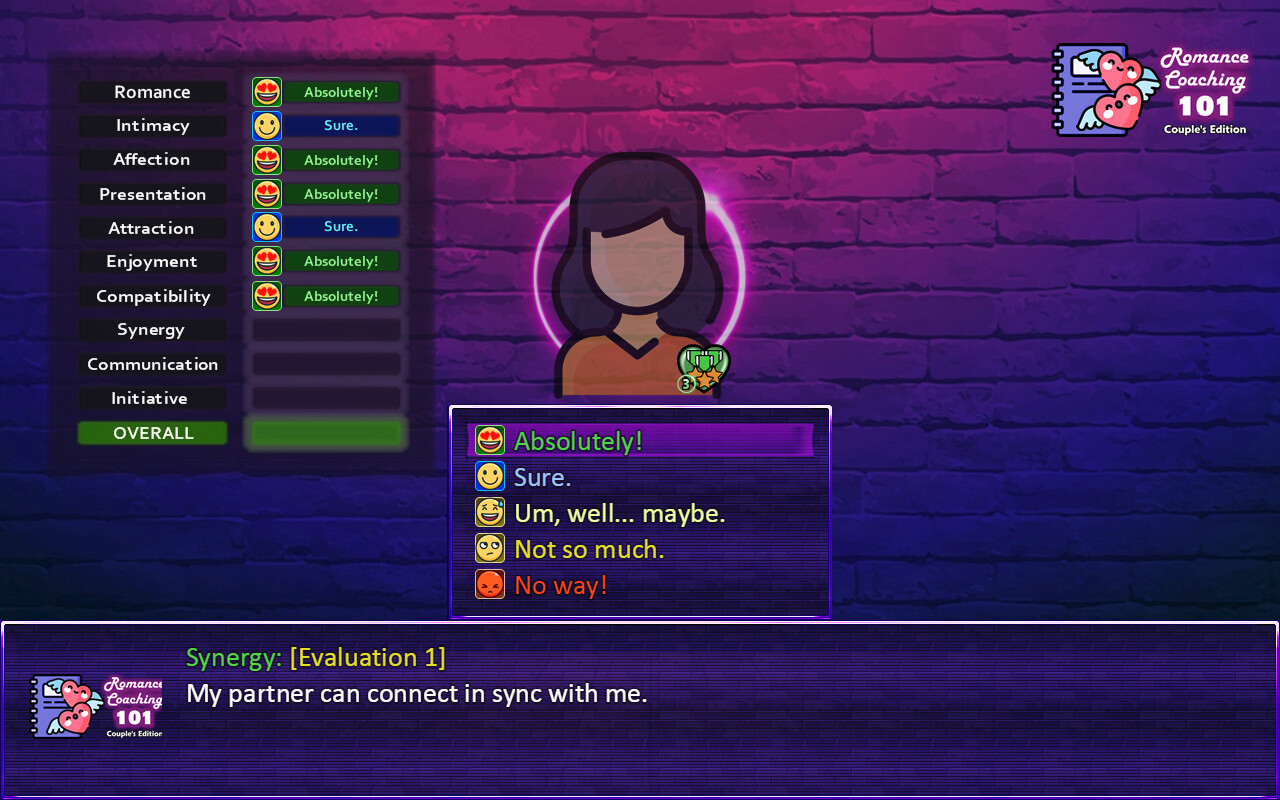Click the Communication category label

[x=152, y=364]
